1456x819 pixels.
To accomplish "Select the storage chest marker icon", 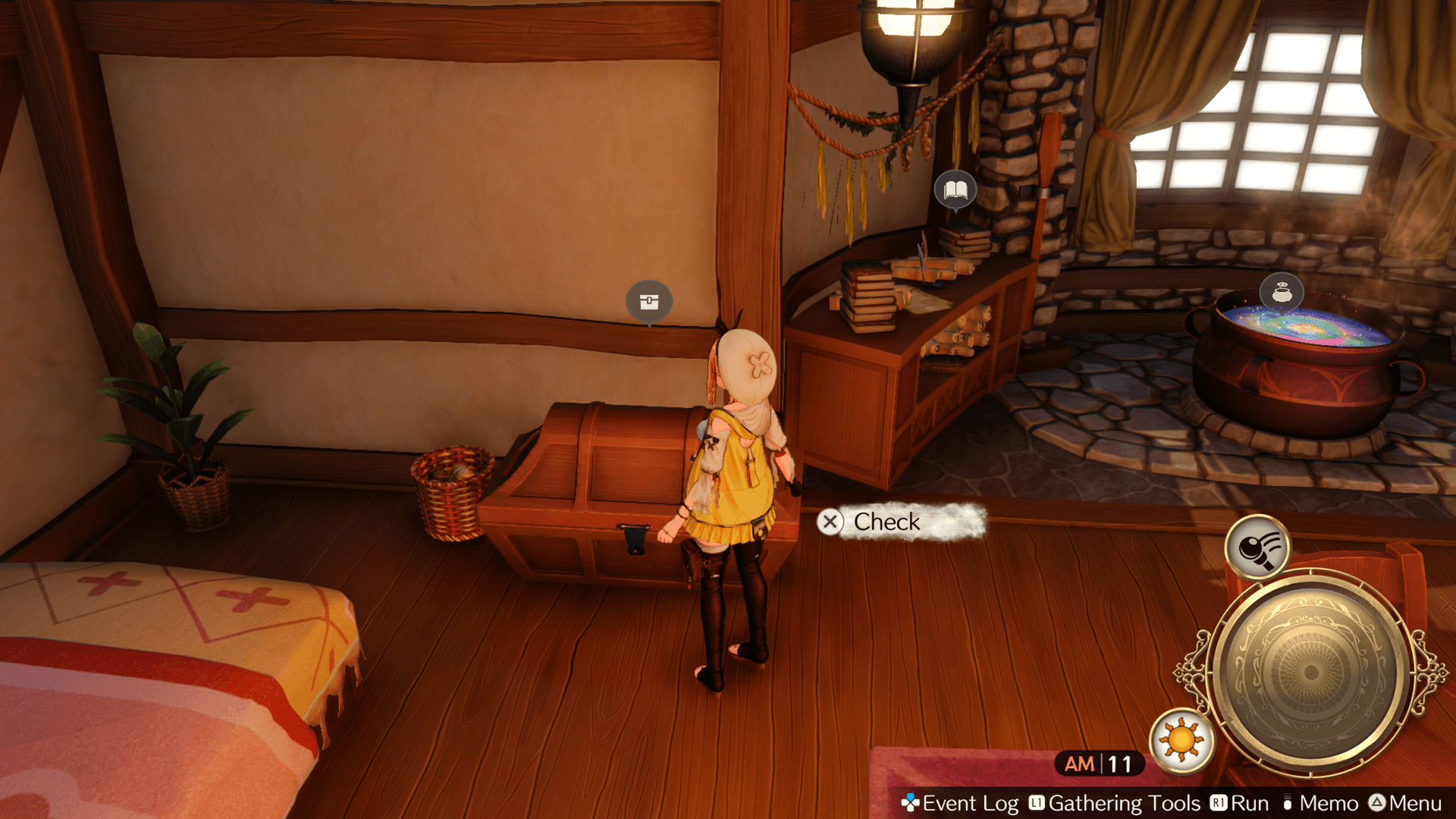I will [649, 302].
